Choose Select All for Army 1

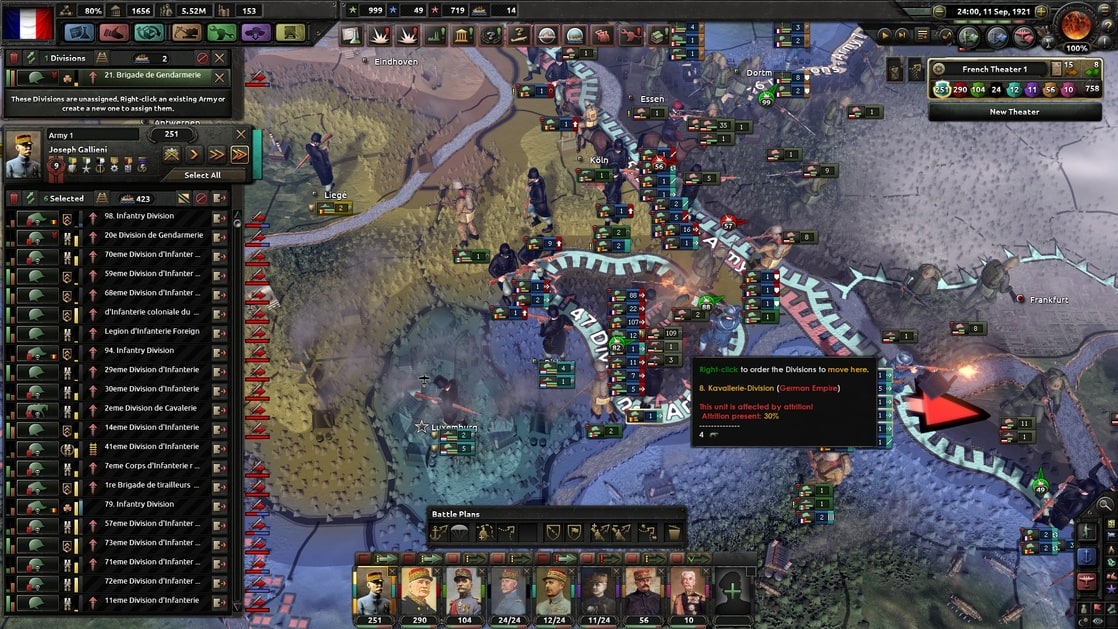point(202,175)
